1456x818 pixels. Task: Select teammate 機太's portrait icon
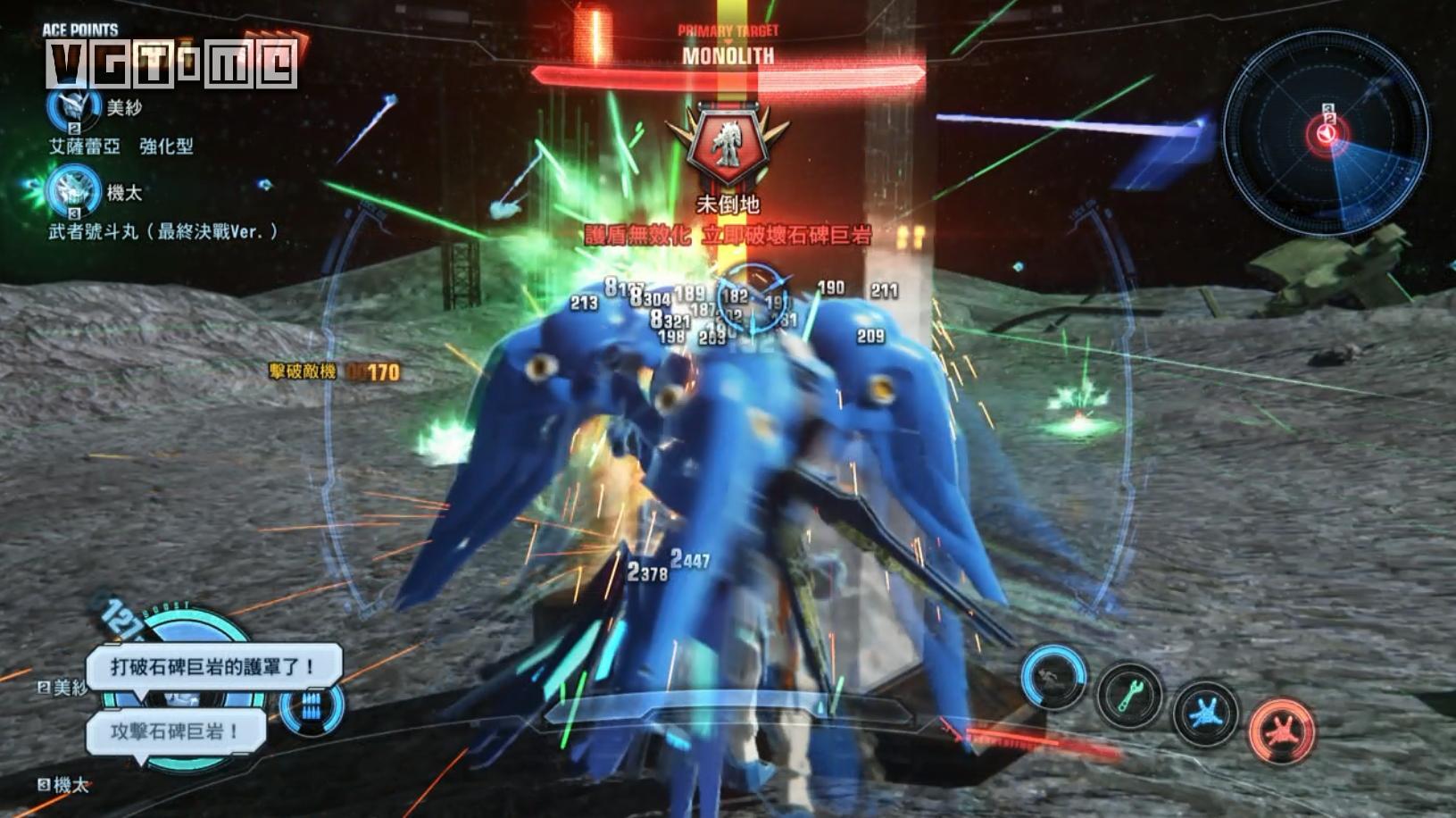tap(73, 191)
